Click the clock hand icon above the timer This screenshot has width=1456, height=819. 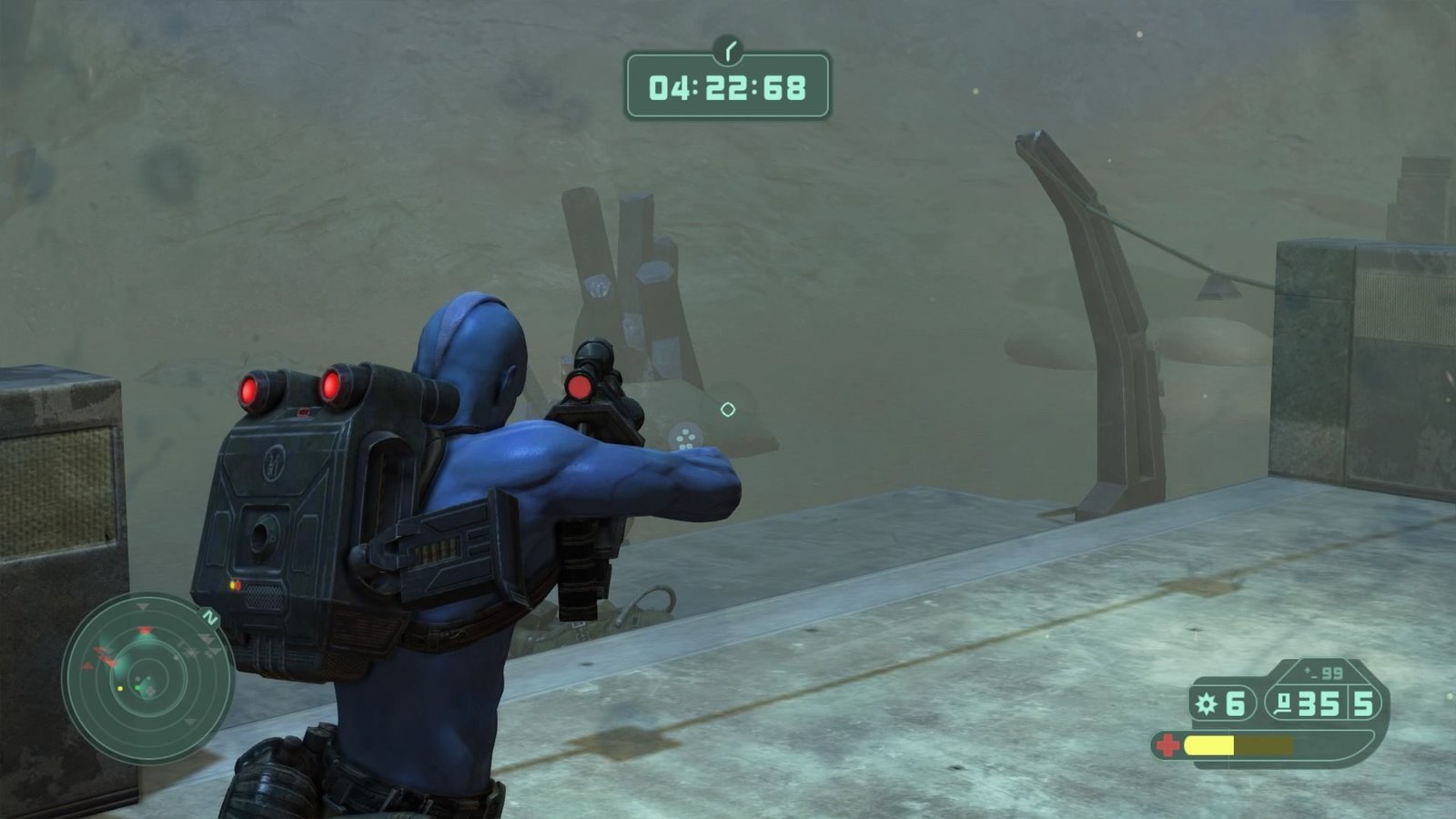[x=727, y=47]
